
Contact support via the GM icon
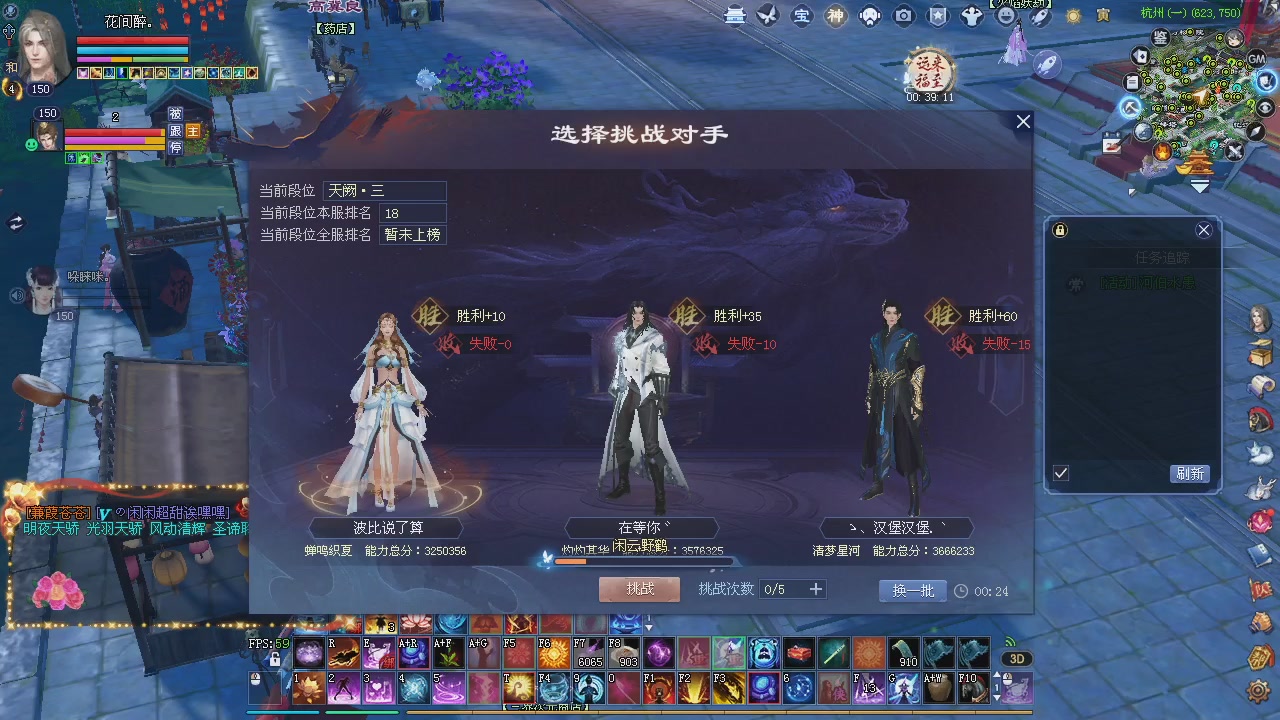click(x=1256, y=58)
